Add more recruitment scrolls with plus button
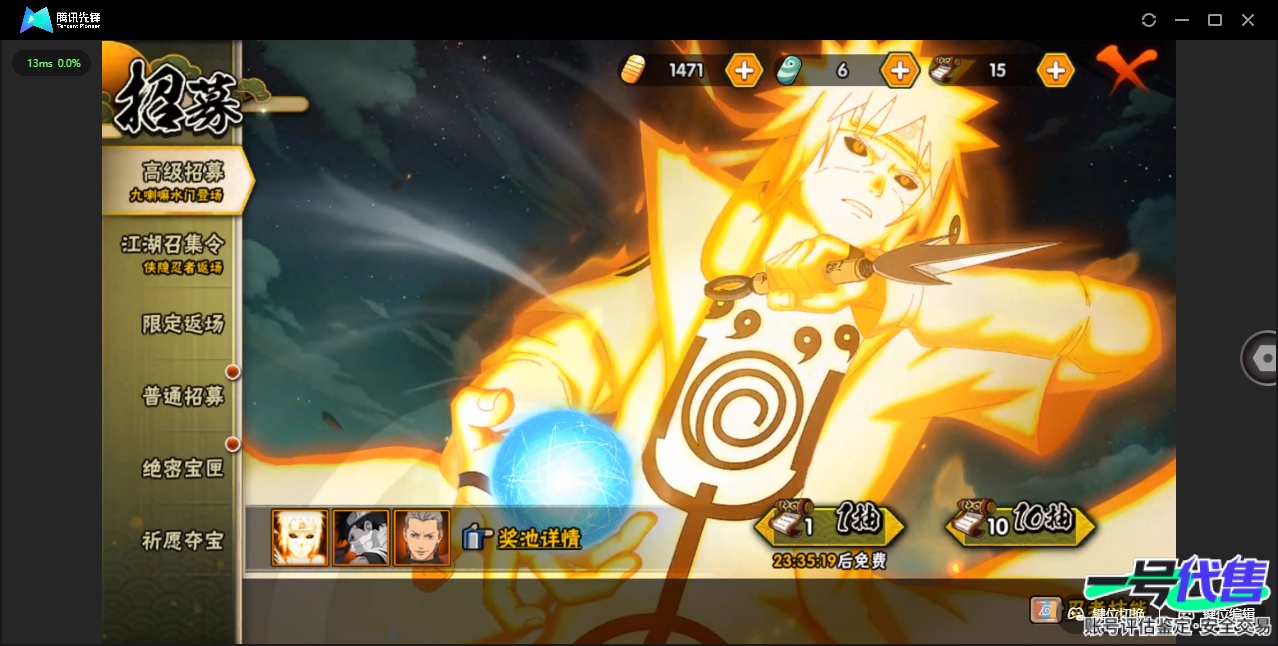The image size is (1278, 646). (1055, 70)
